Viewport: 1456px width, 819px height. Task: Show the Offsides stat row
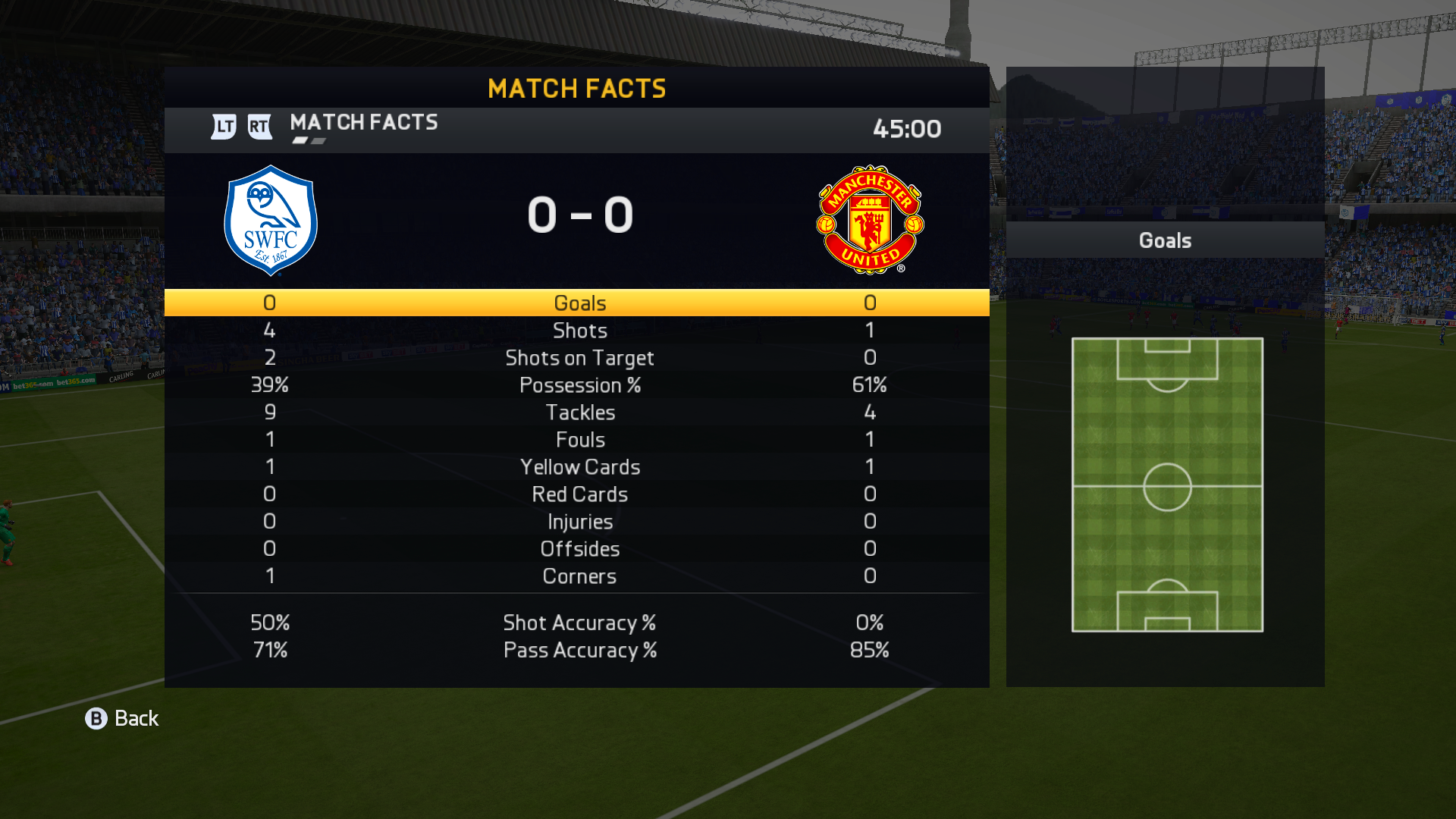pos(579,549)
